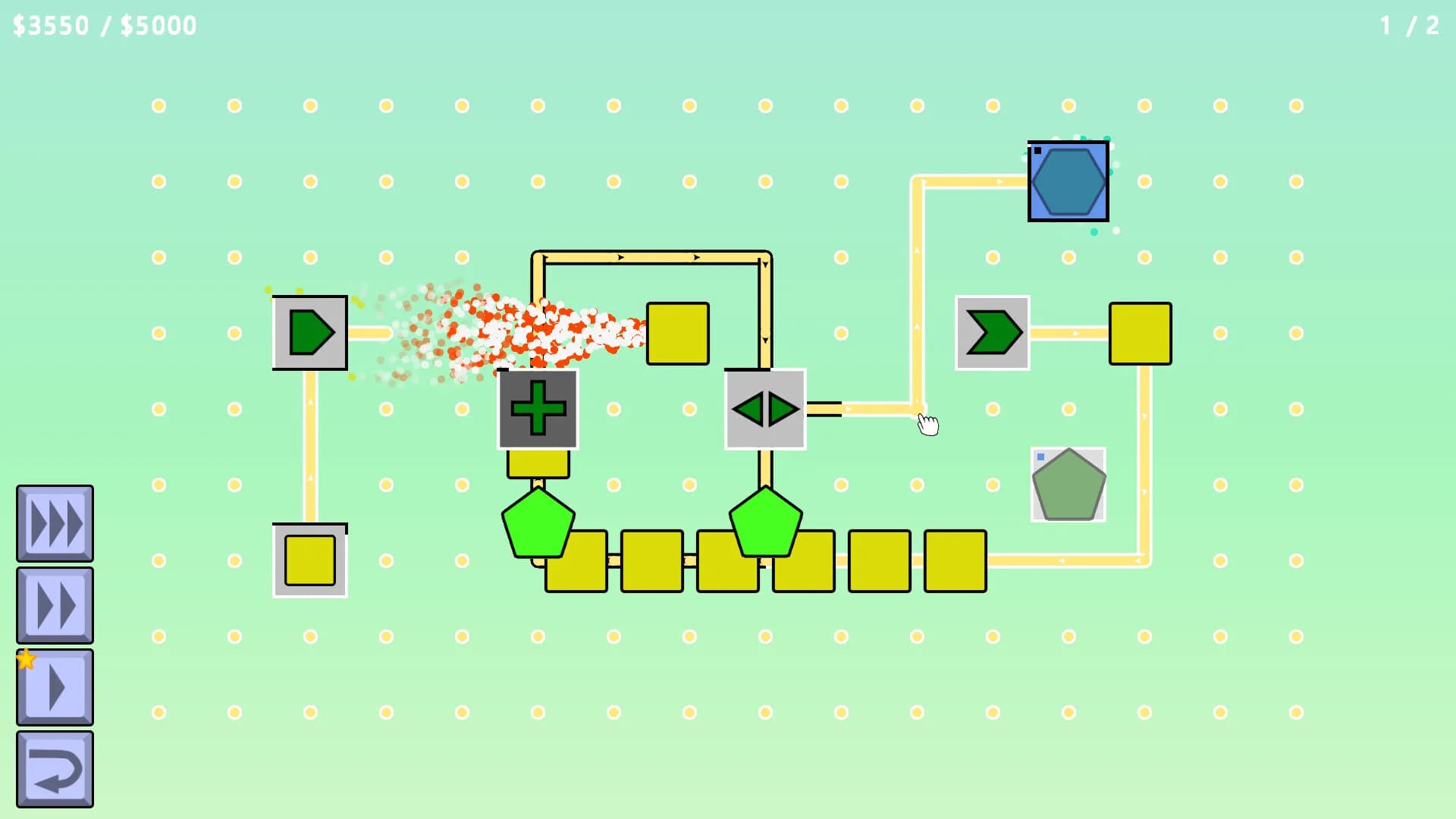Select the green pentagon producer node
Screen dimensions: 1456x819
[x=309, y=331]
